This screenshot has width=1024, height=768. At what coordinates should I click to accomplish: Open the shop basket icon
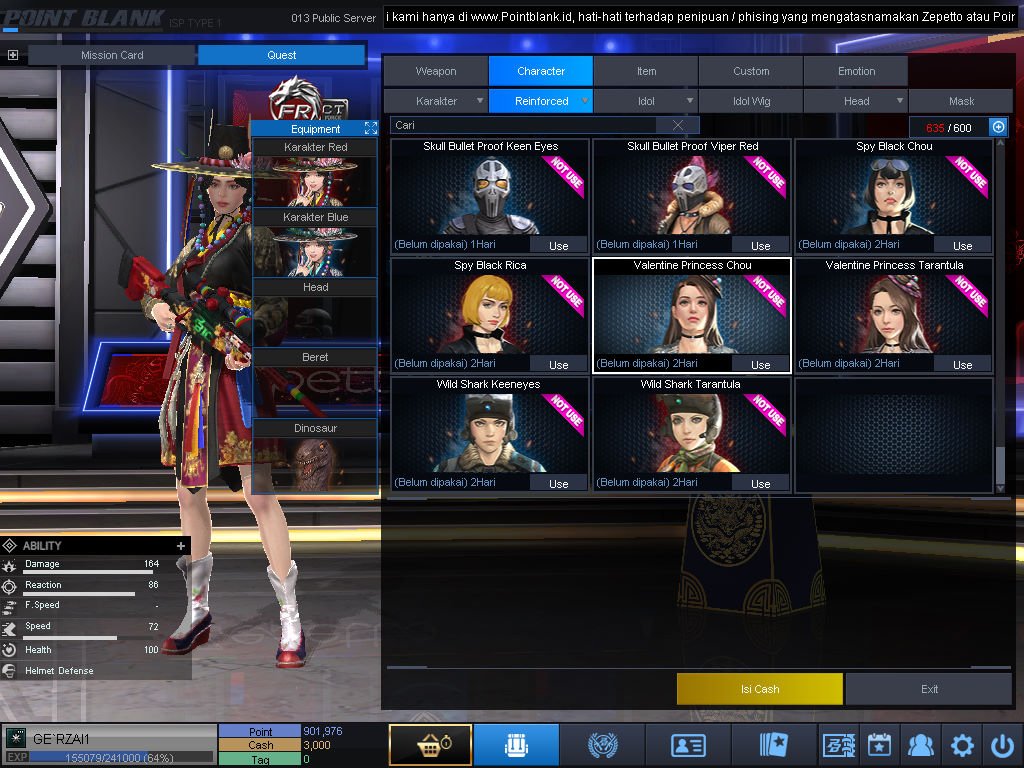point(430,745)
